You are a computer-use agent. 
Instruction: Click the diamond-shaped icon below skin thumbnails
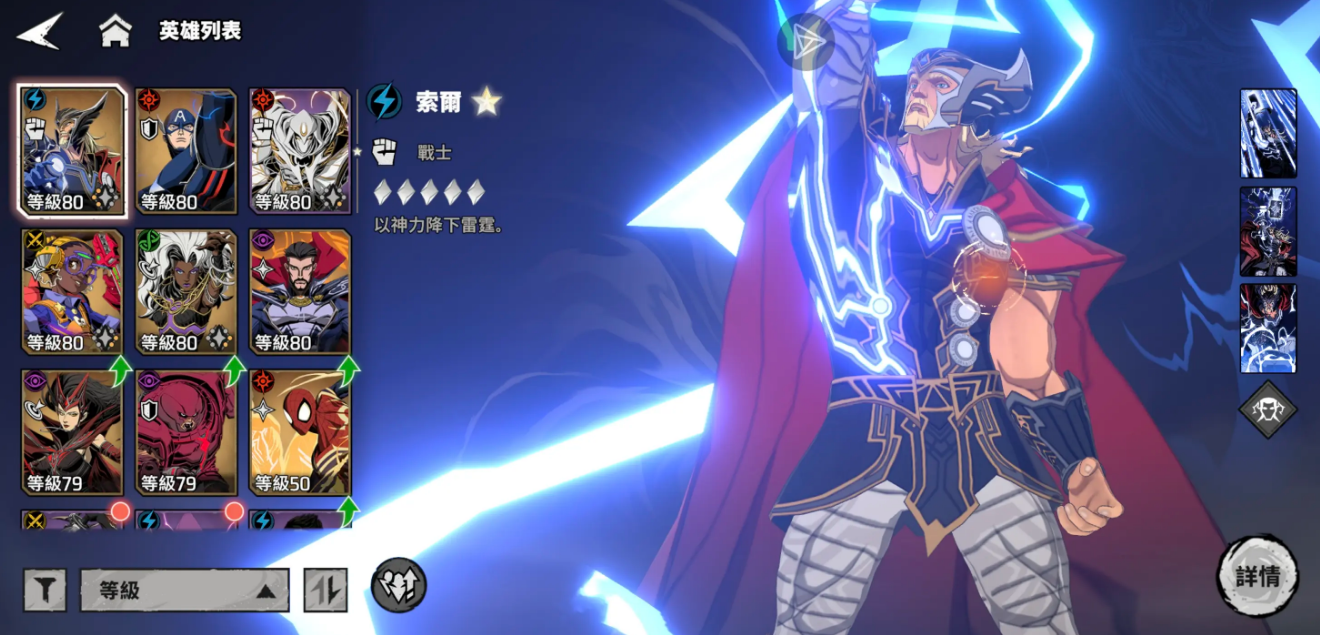click(1268, 409)
